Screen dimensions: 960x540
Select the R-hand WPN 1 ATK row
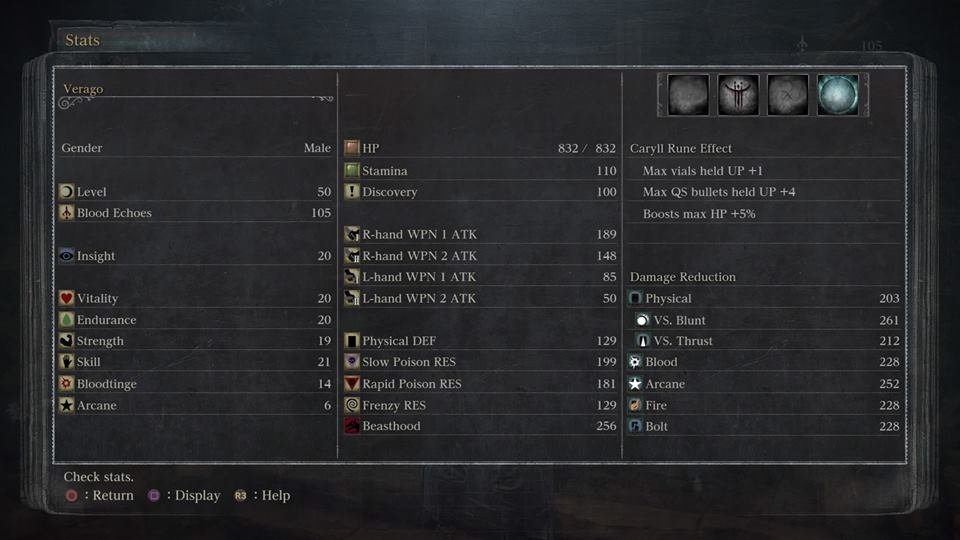[480, 234]
